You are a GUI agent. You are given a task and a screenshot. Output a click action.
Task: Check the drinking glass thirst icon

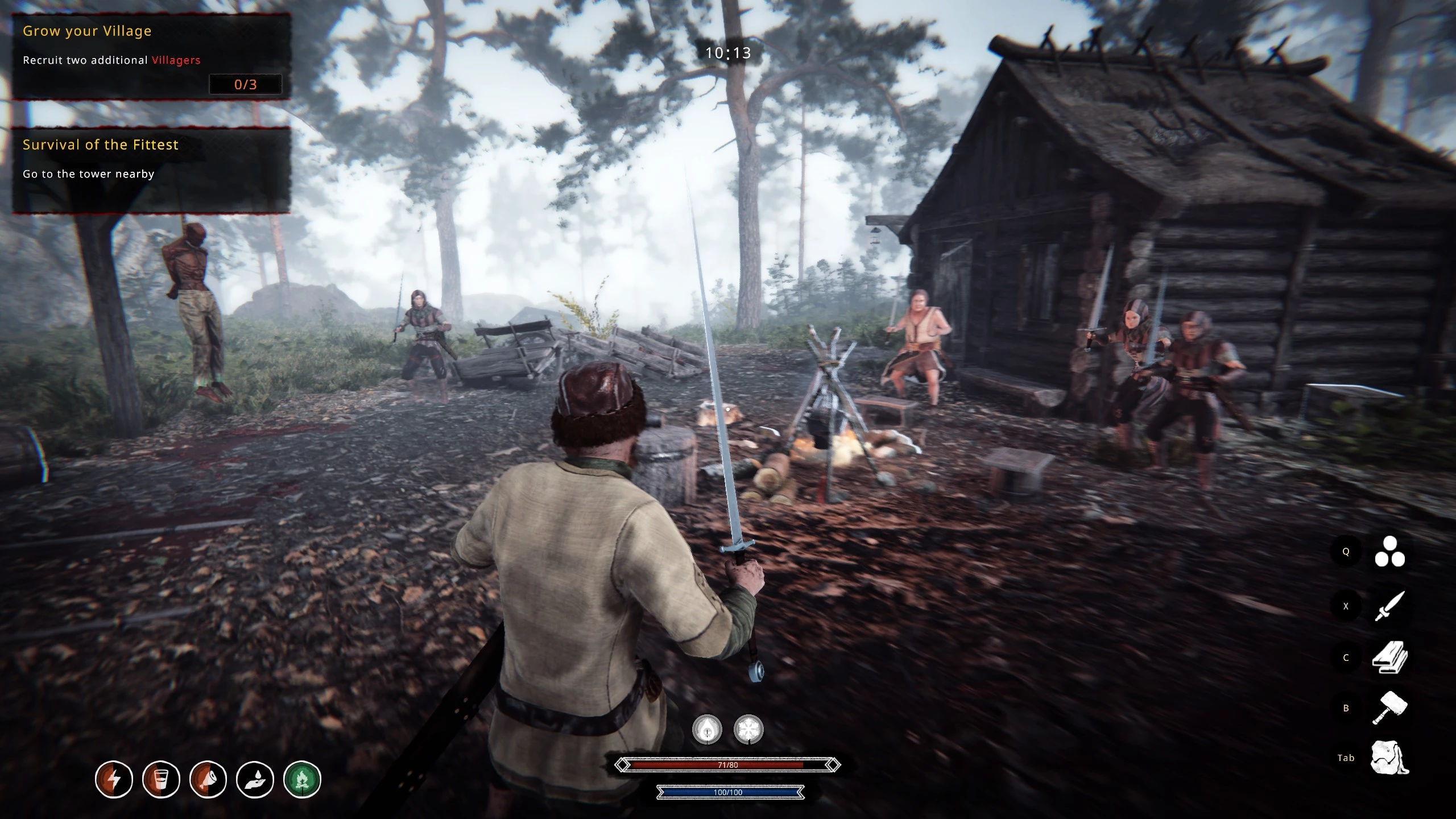tap(161, 779)
